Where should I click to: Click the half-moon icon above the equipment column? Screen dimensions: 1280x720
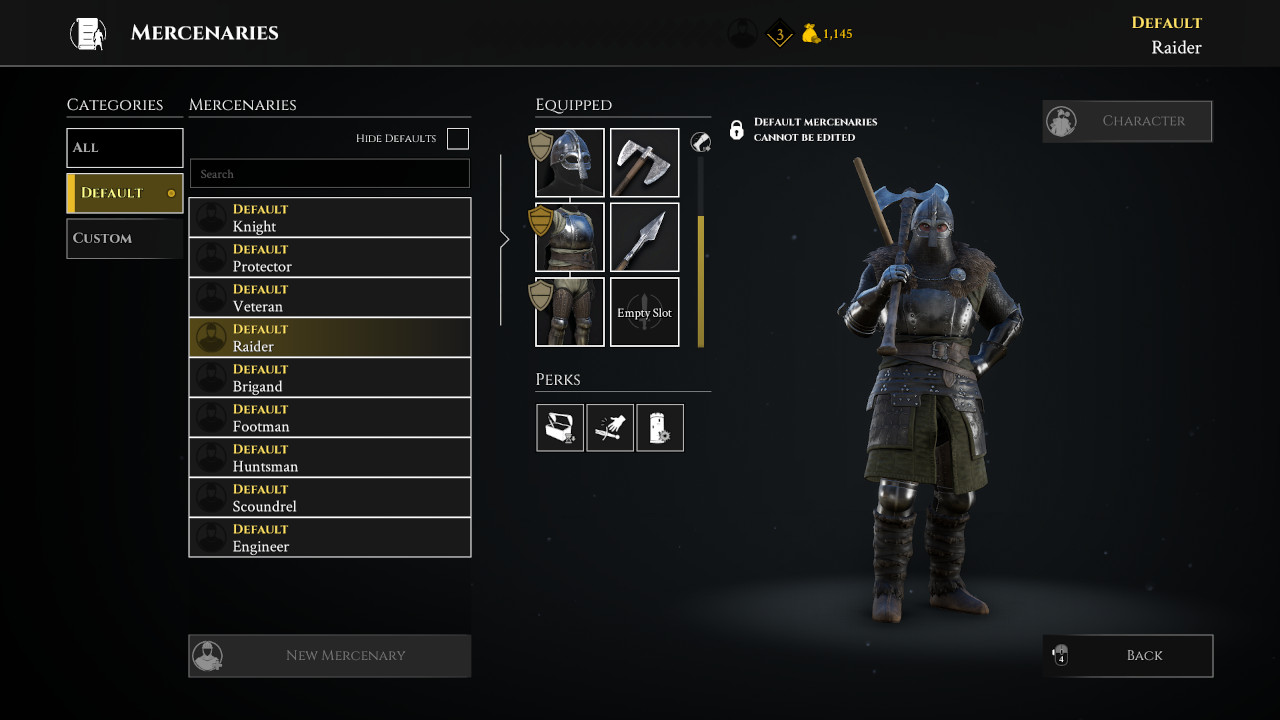[701, 143]
